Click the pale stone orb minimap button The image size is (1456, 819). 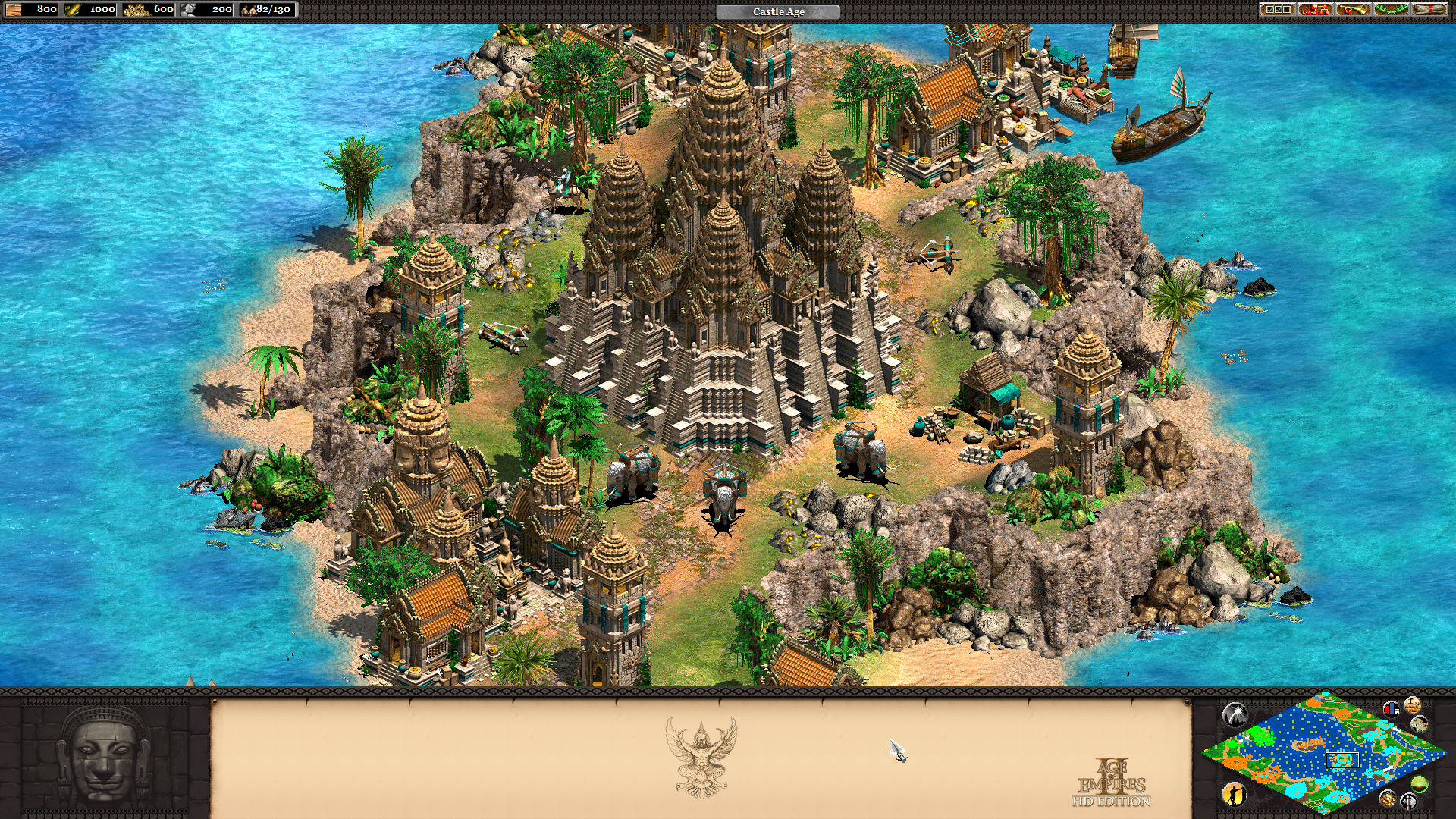click(x=1419, y=724)
